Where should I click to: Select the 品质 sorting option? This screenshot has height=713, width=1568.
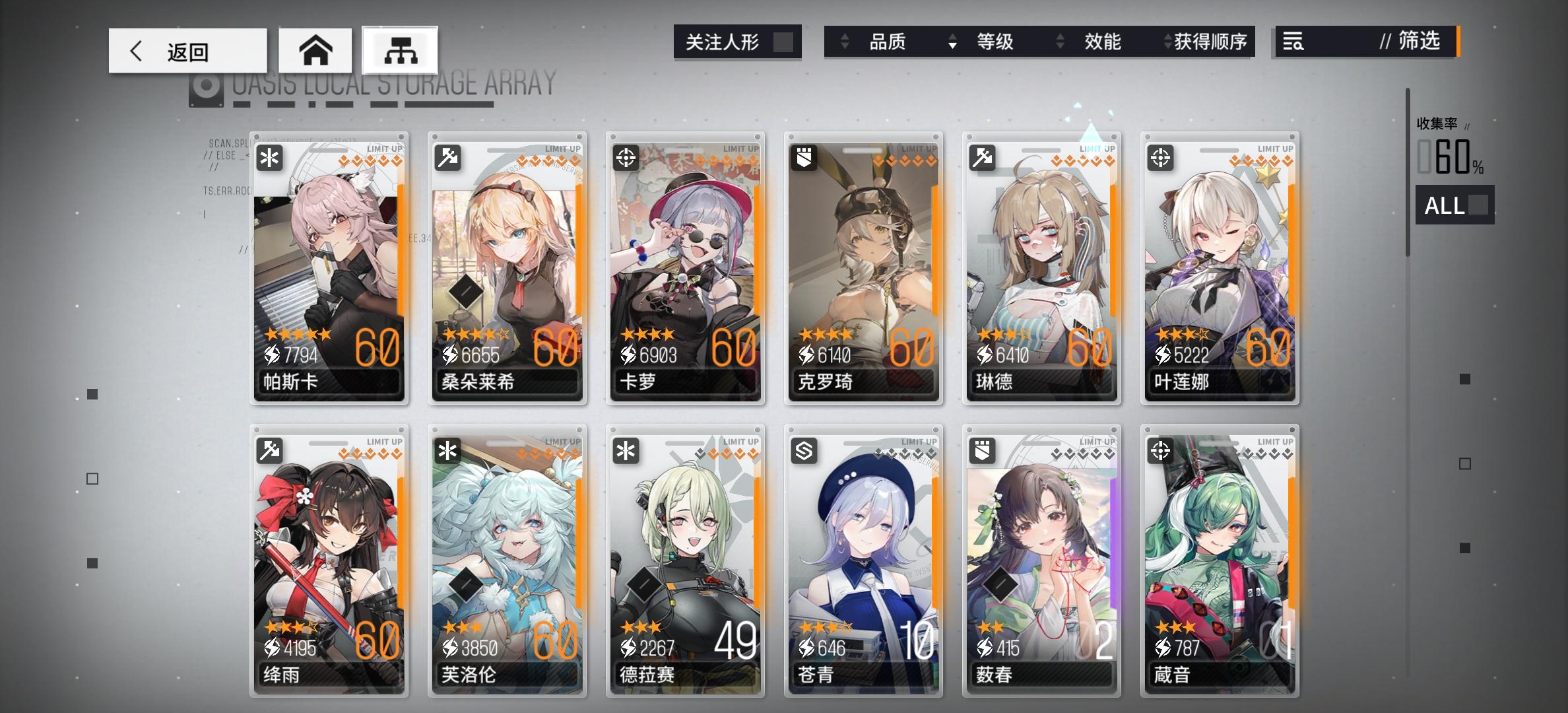(887, 42)
